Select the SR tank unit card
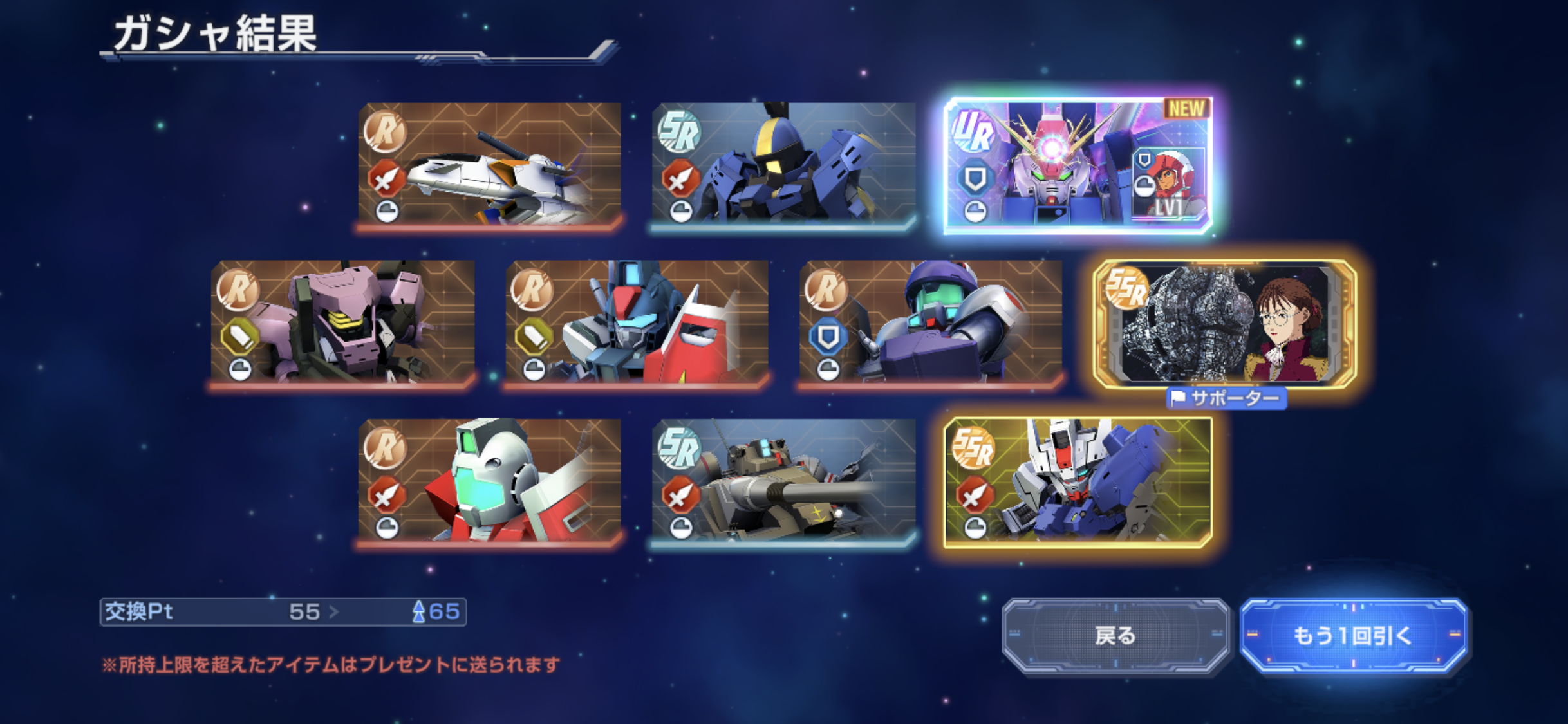This screenshot has width=1568, height=724. click(x=783, y=481)
